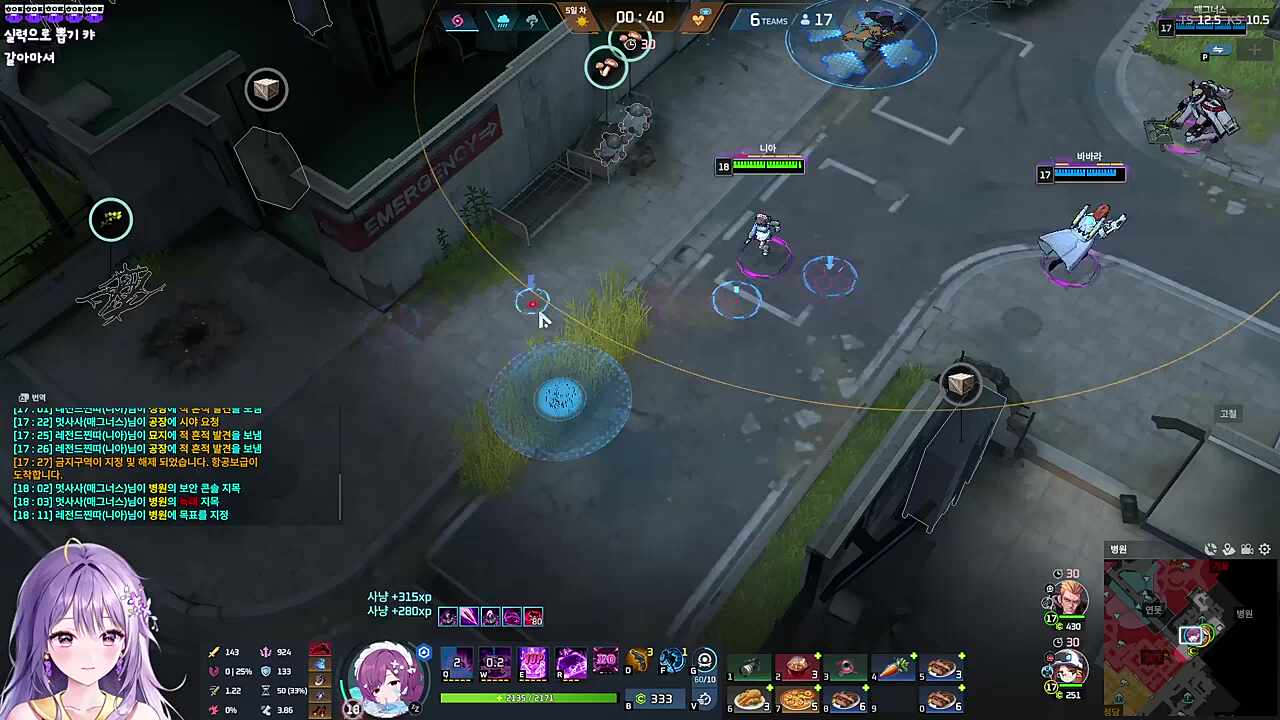
Task: Select the 병원 region label on the minimap
Action: pyautogui.click(x=1245, y=614)
